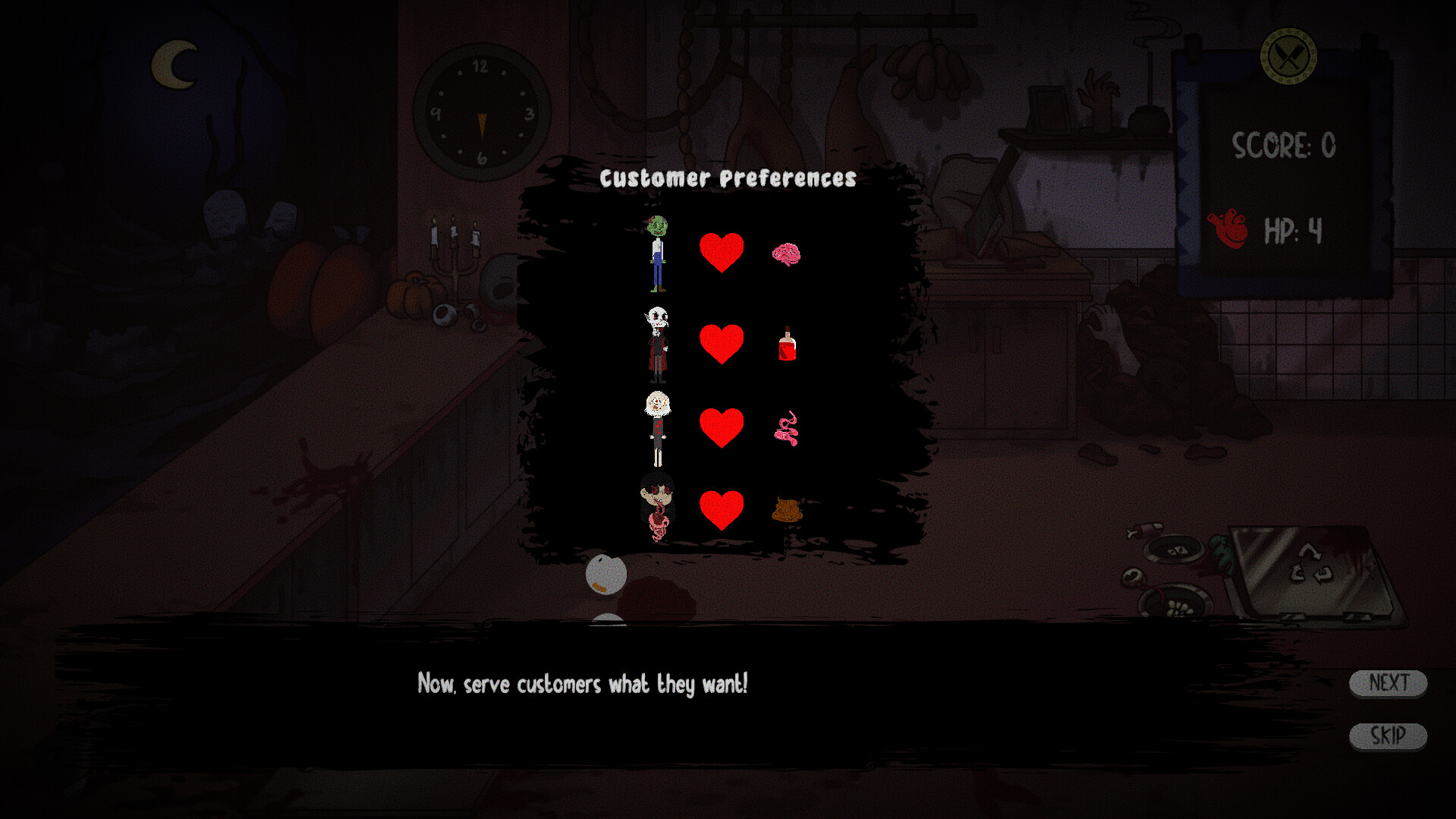This screenshot has width=1456, height=819.
Task: Expand the tutorial message box at the bottom
Action: [x=583, y=683]
